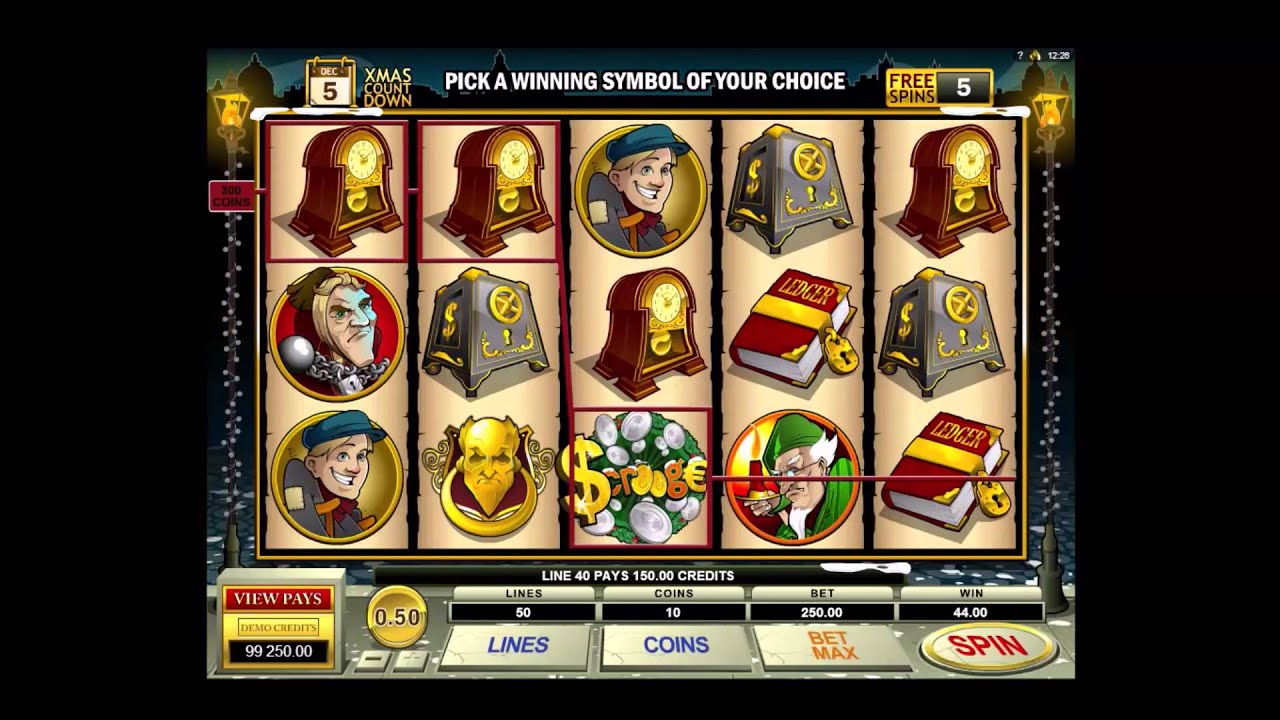Image resolution: width=1280 pixels, height=720 pixels.
Task: Change the number of LINES
Action: coord(518,646)
